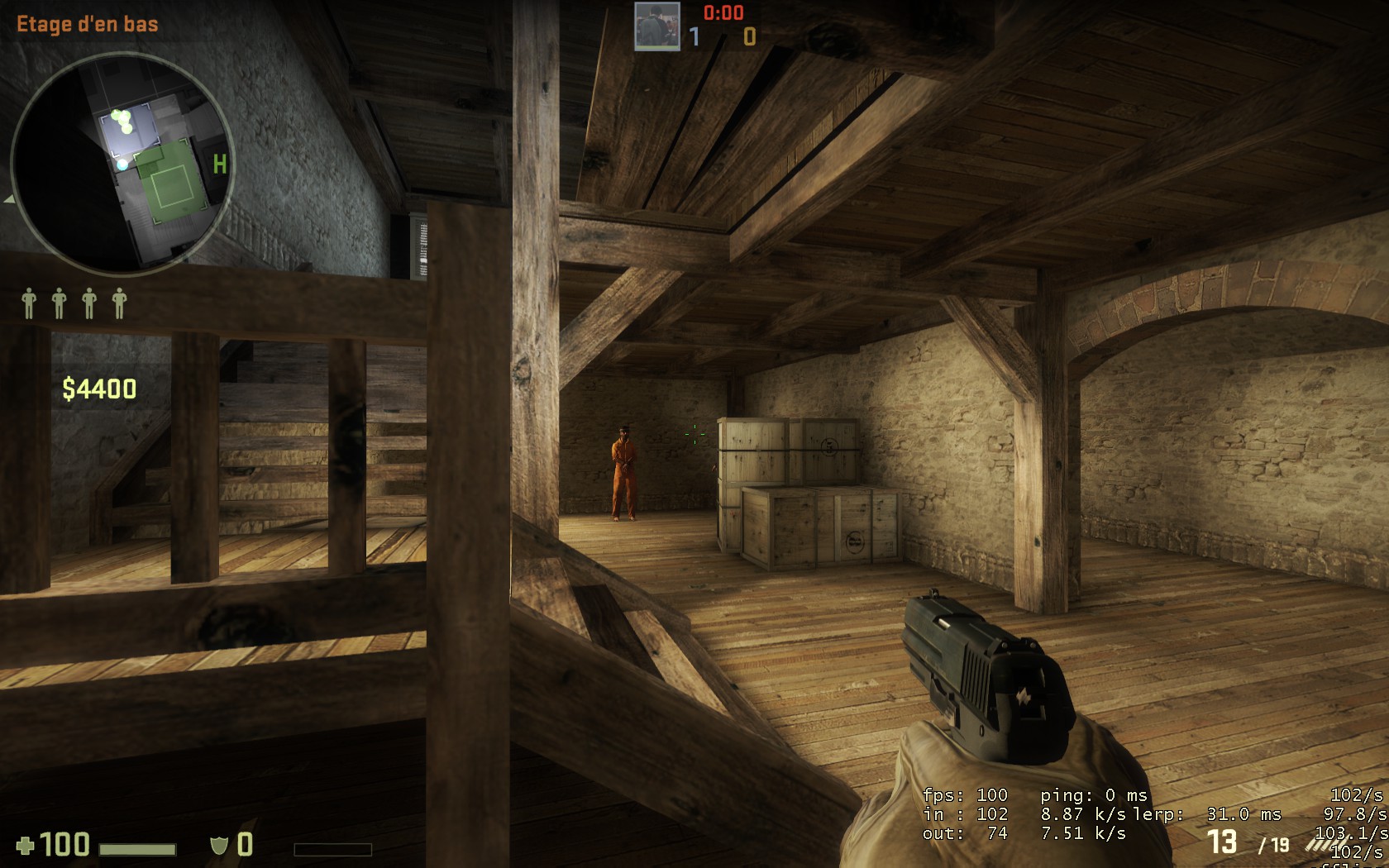Viewport: 1389px width, 868px height.
Task: Click the circular radar minimap
Action: click(122, 164)
